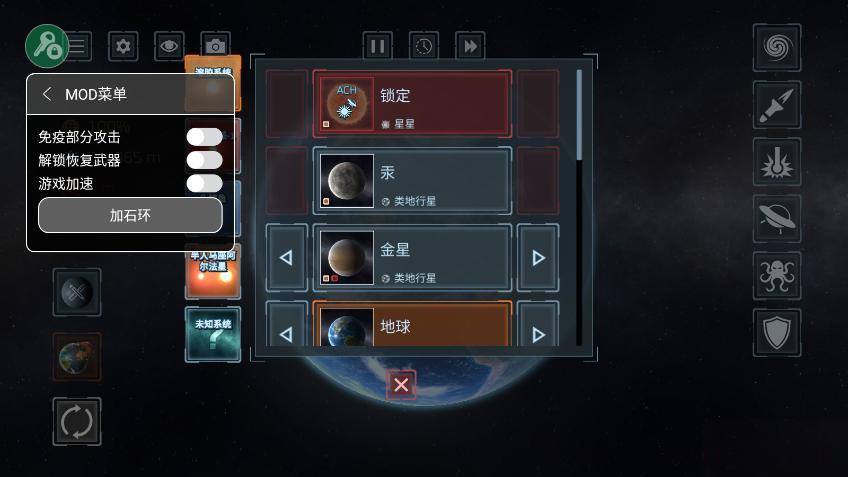Viewport: 848px width, 477px height.
Task: Close the planet list with red X
Action: (x=401, y=385)
